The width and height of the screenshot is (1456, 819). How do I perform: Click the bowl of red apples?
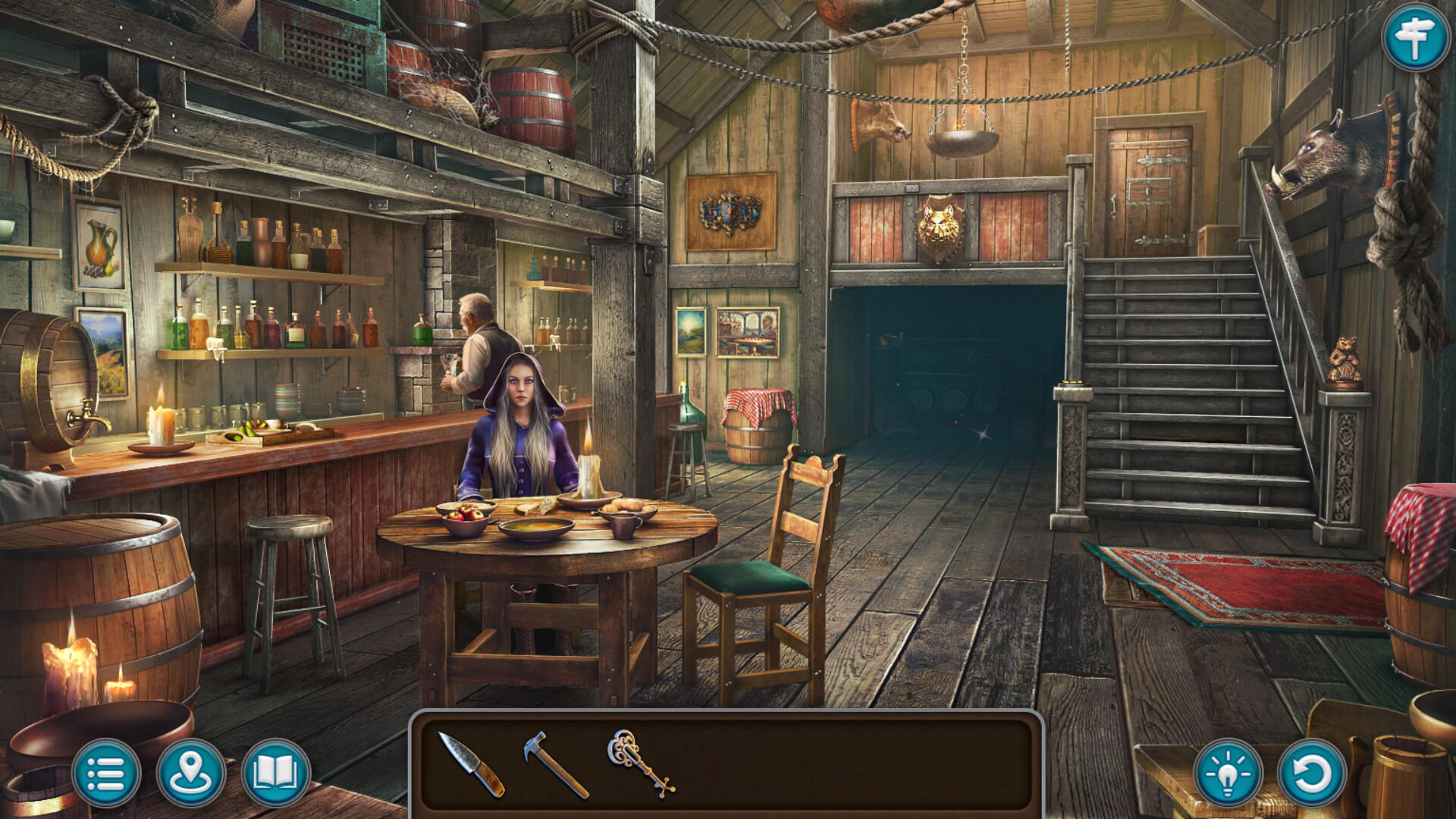(465, 513)
